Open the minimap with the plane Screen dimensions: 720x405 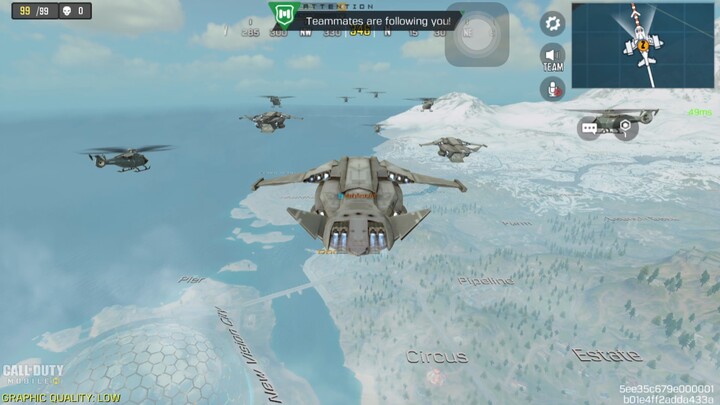click(x=643, y=44)
